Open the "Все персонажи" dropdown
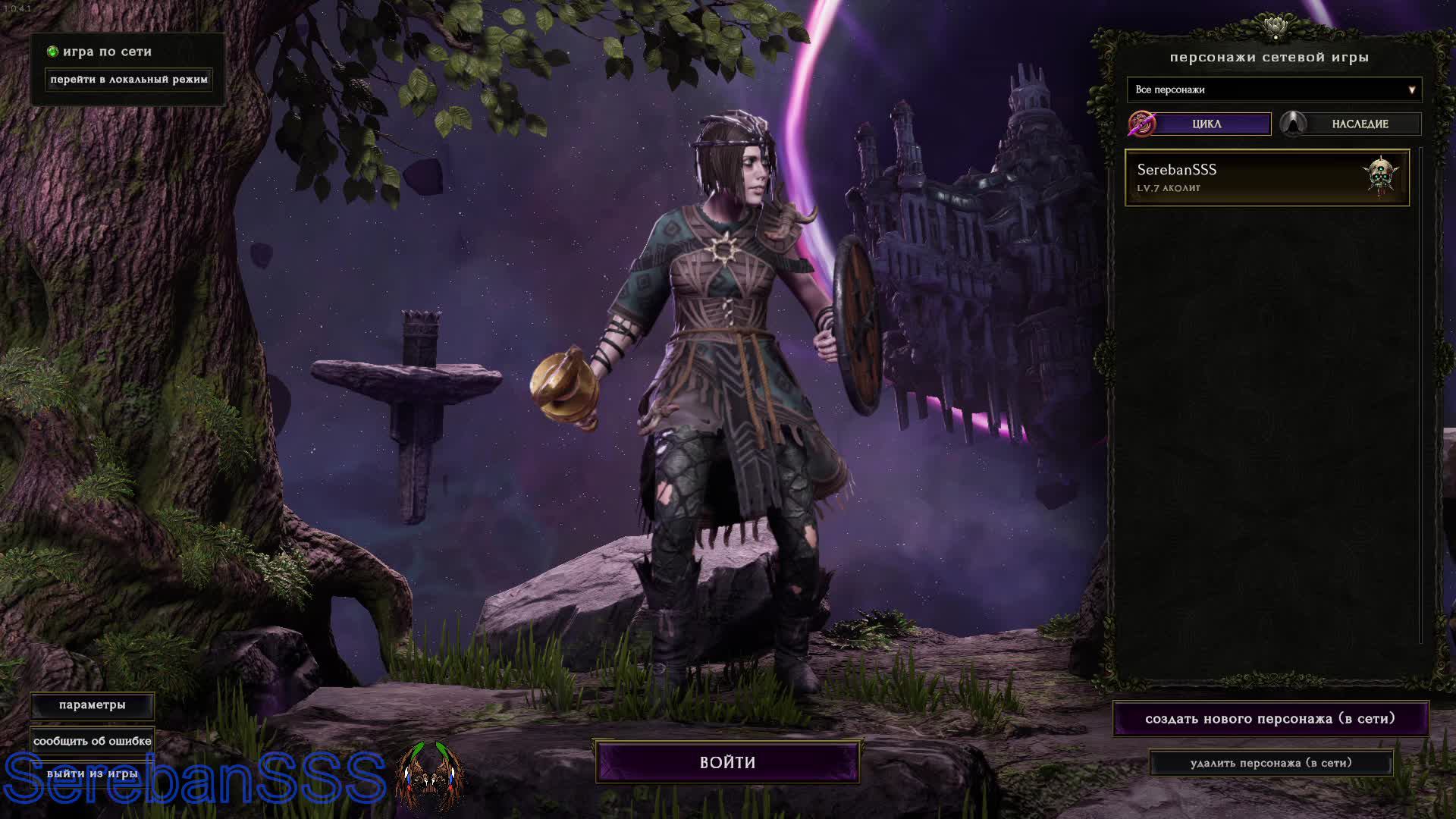 tap(1274, 89)
